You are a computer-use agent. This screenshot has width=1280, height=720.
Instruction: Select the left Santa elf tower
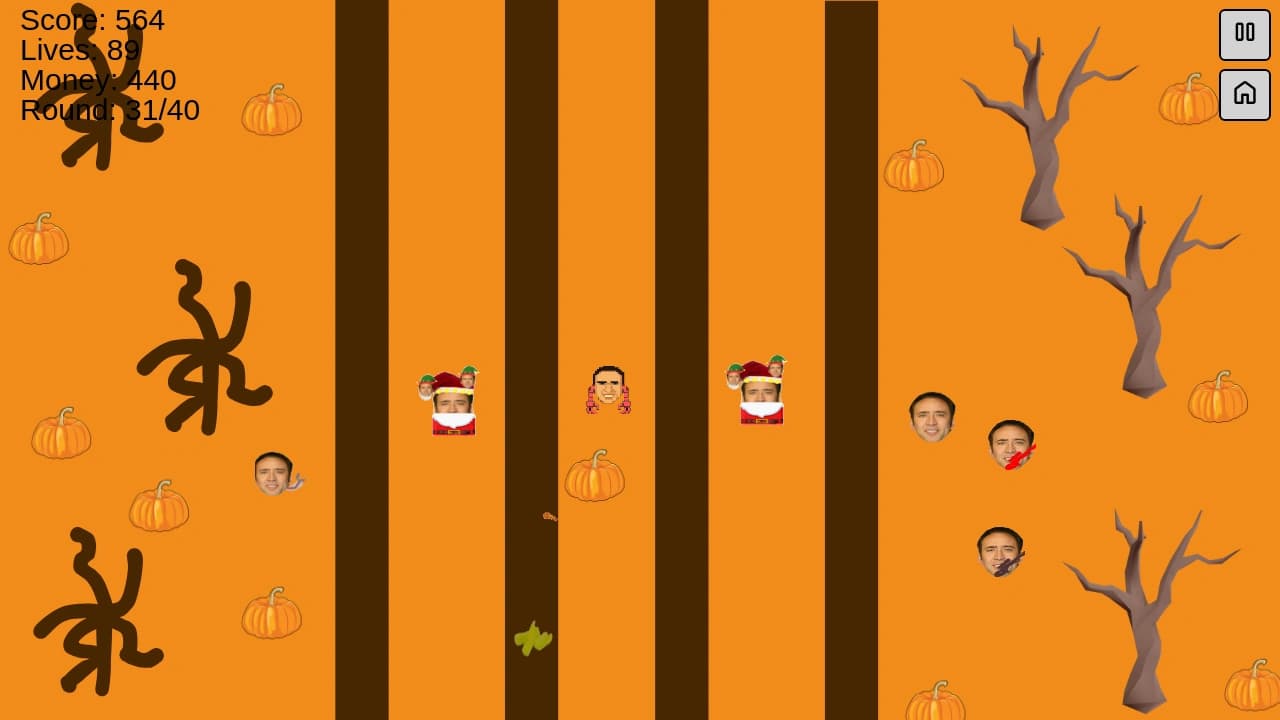450,400
